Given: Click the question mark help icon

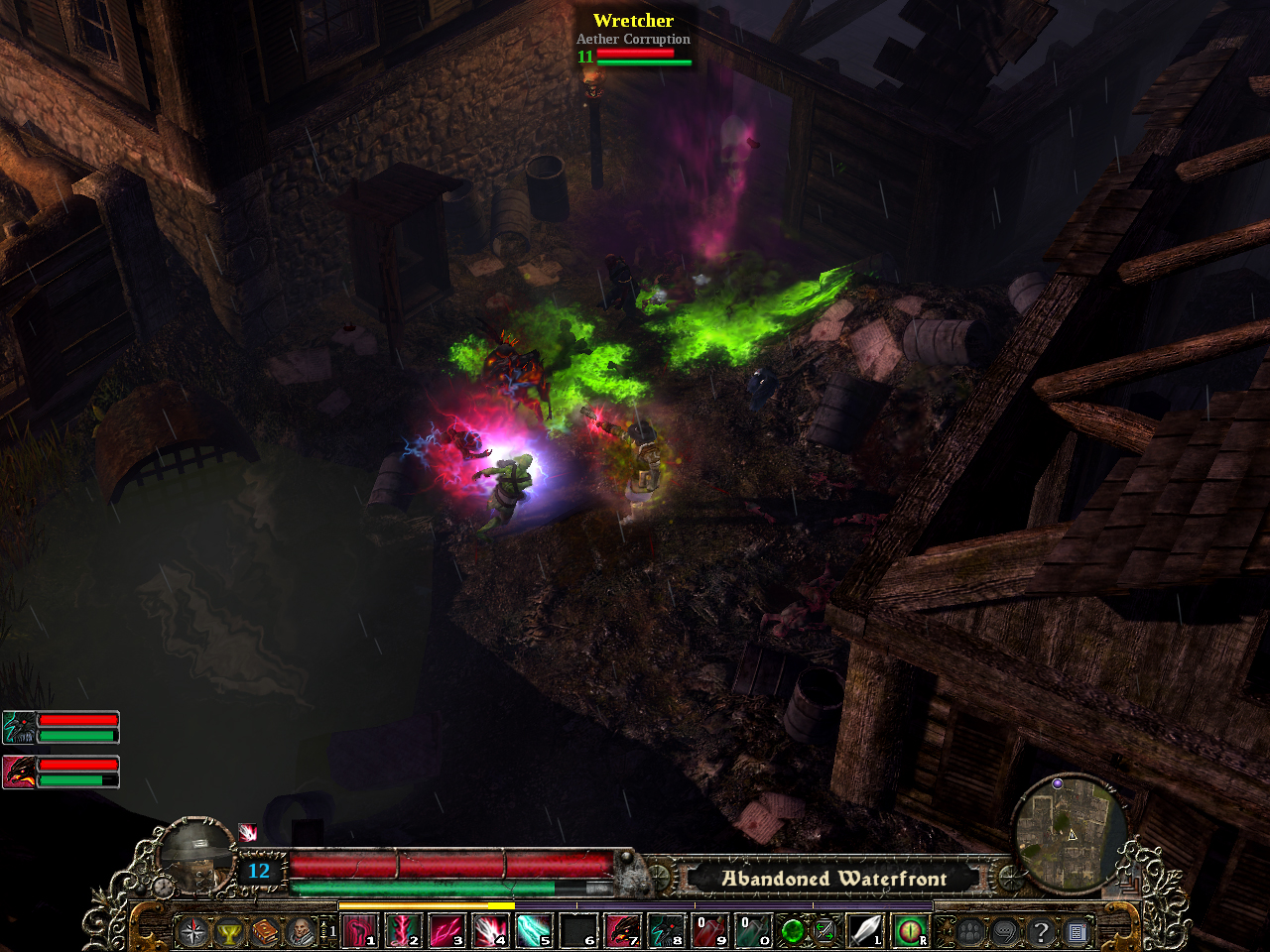Looking at the screenshot, I should click(1041, 932).
